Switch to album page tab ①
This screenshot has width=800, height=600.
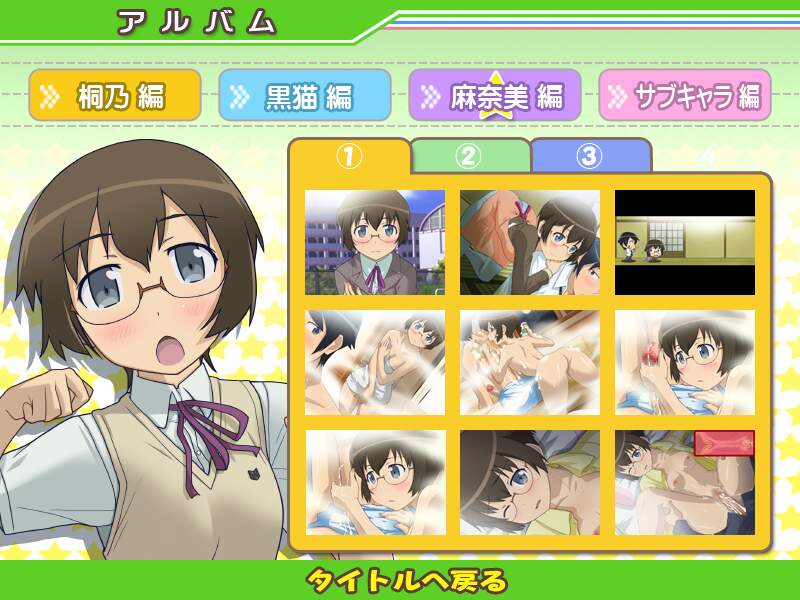tap(349, 156)
